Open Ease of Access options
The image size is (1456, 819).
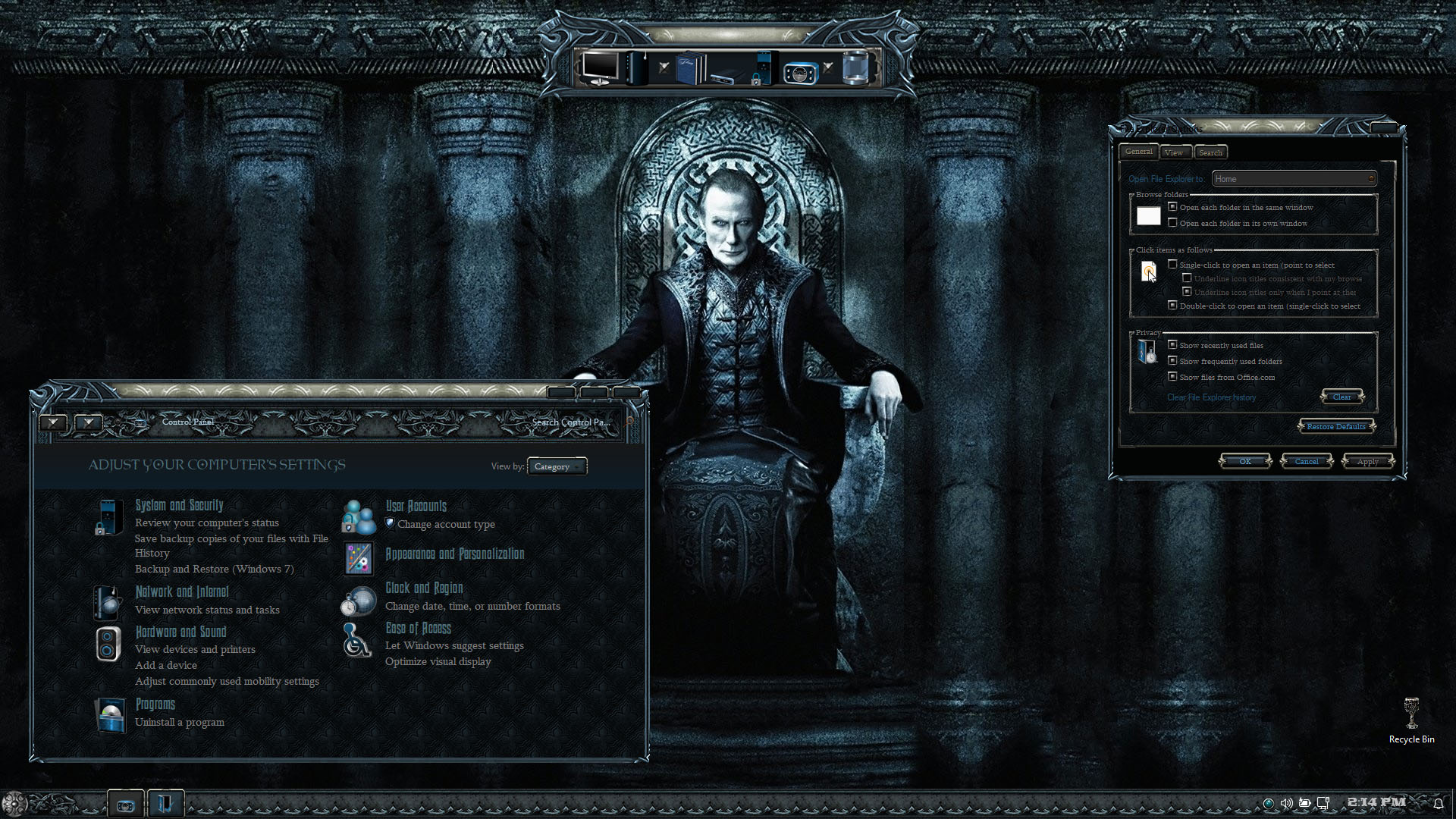(418, 629)
